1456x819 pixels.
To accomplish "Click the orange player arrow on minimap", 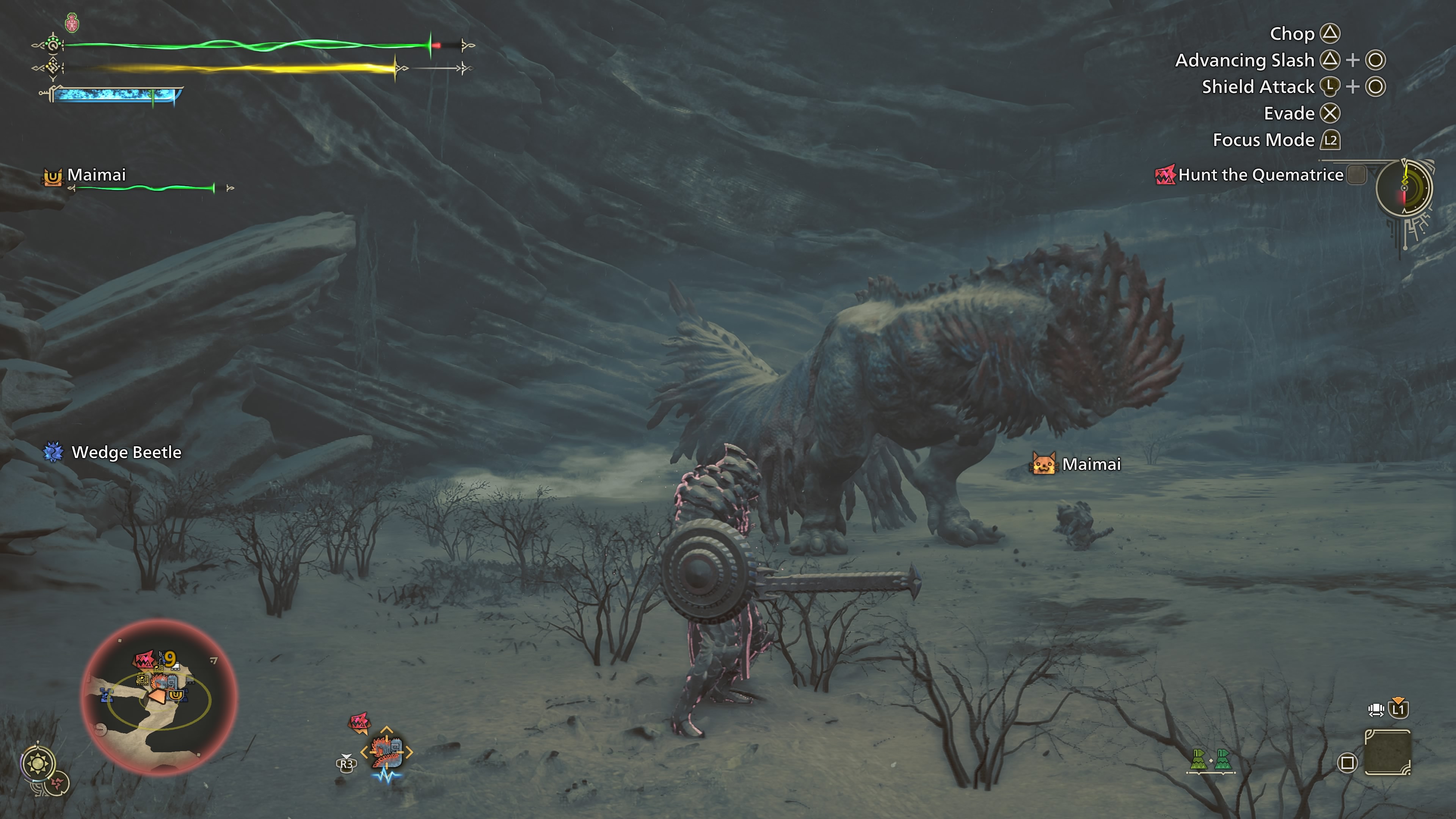I will [158, 697].
